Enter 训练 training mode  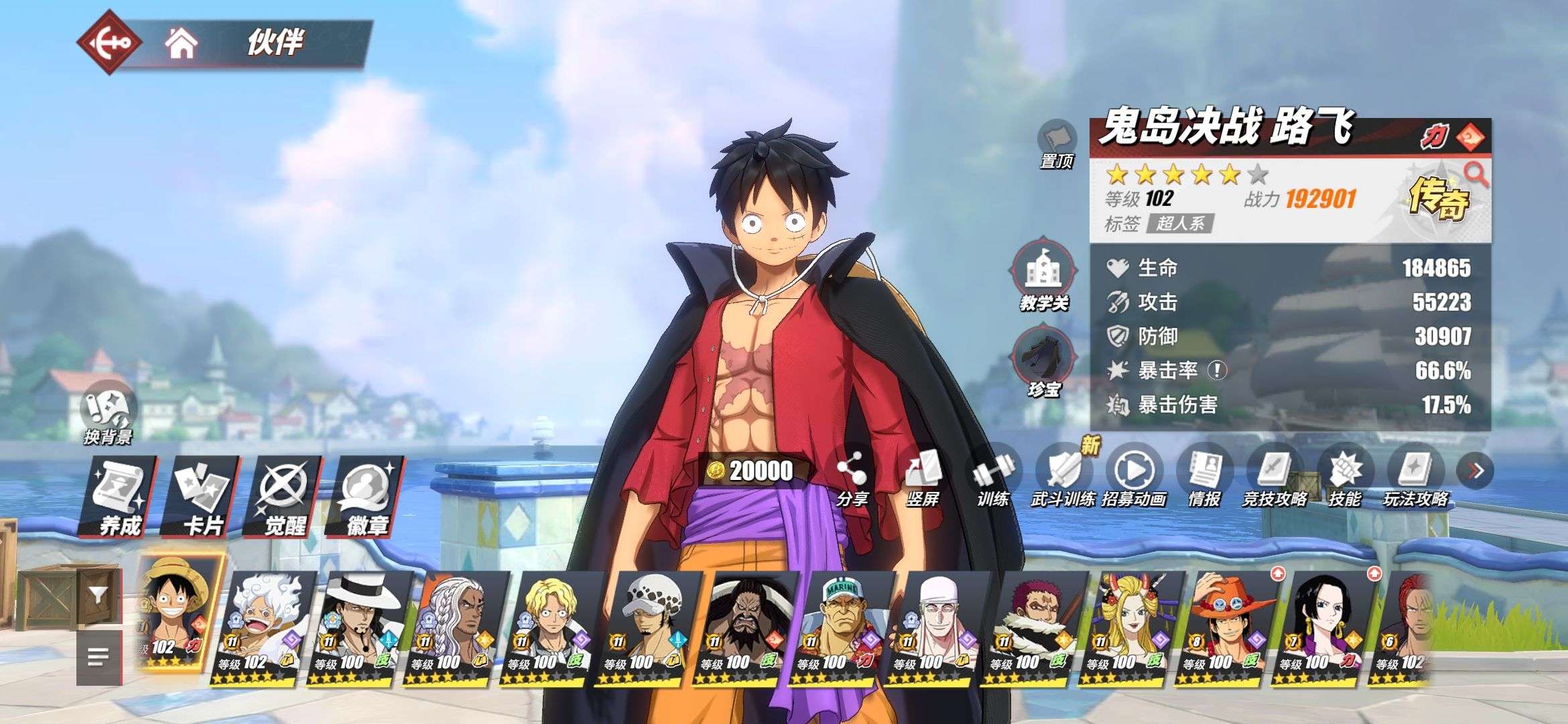coord(992,477)
